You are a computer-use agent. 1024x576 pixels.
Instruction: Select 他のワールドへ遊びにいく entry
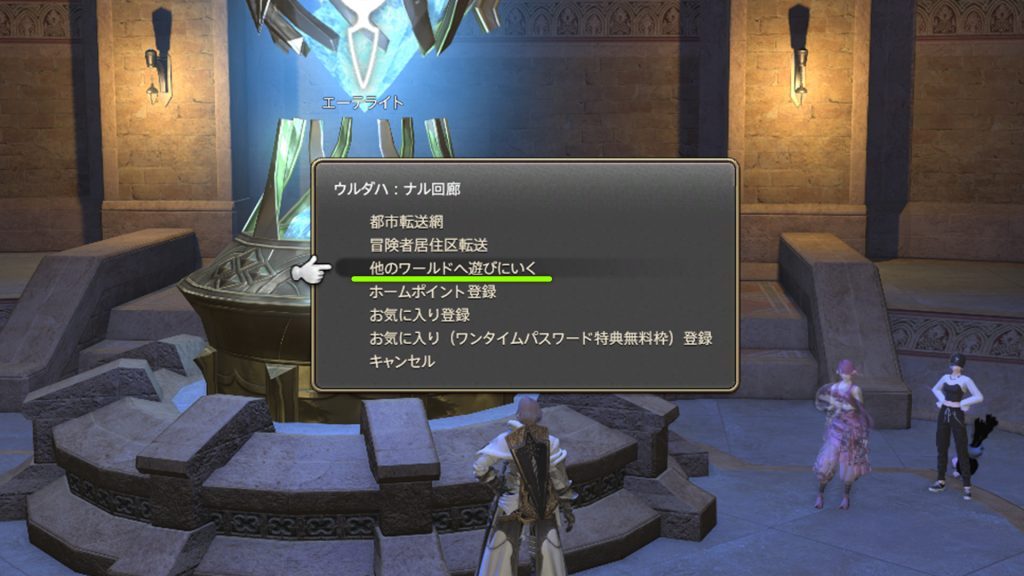pyautogui.click(x=453, y=268)
